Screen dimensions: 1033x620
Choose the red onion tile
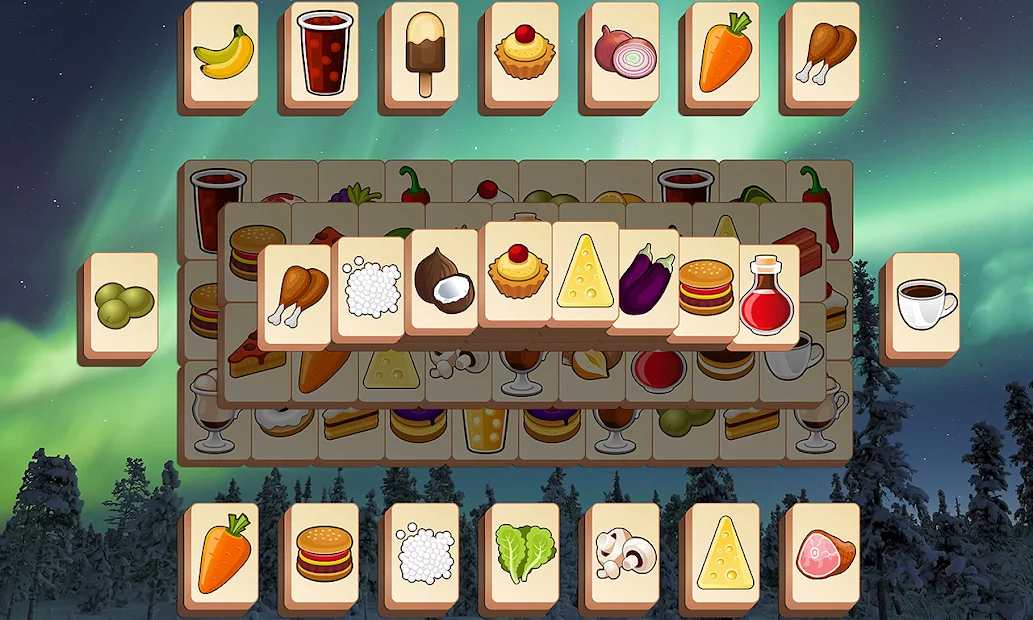(x=625, y=53)
